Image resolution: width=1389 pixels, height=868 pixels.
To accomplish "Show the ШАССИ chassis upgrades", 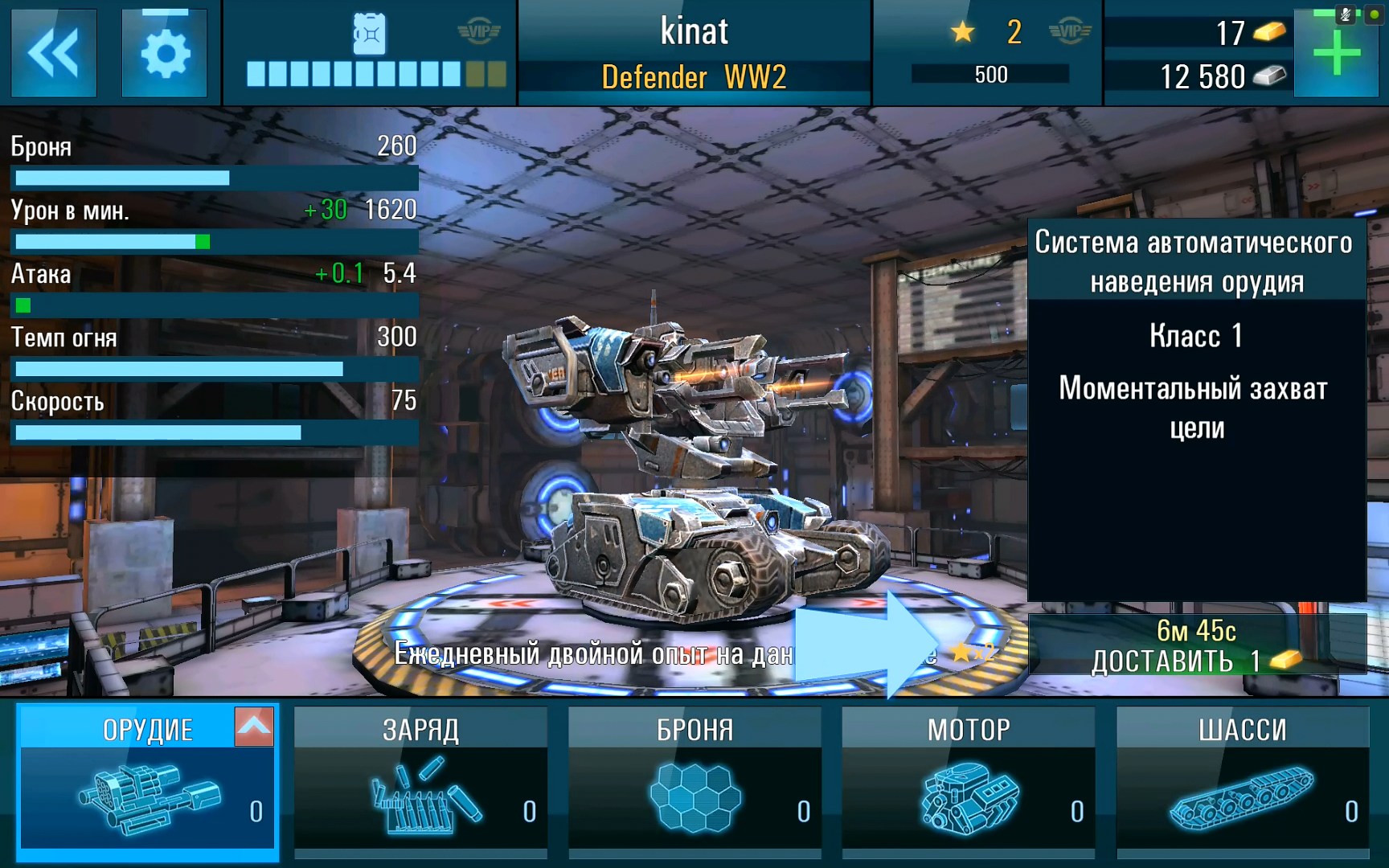I will (1243, 781).
